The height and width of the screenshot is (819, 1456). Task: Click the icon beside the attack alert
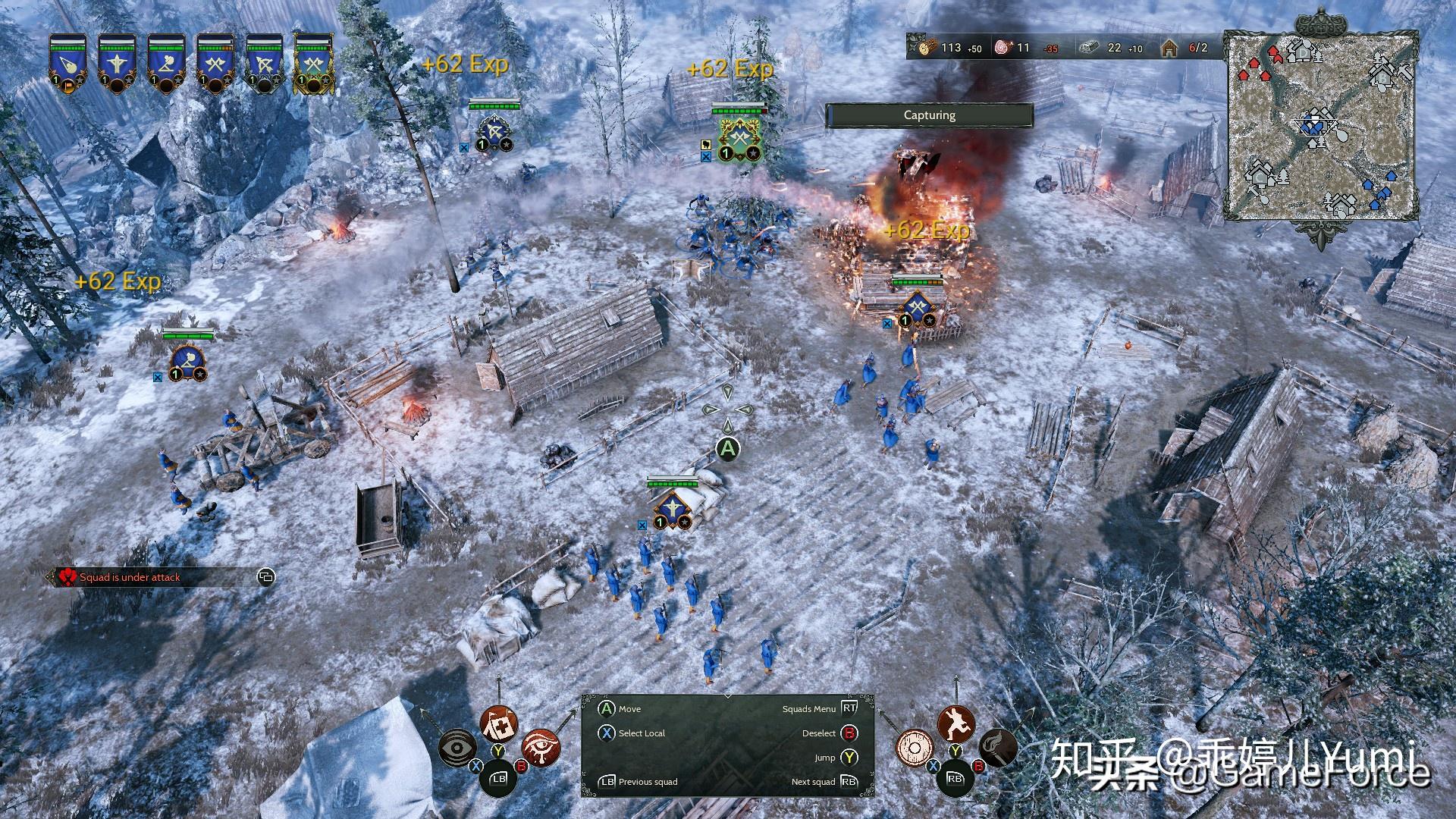pyautogui.click(x=266, y=578)
